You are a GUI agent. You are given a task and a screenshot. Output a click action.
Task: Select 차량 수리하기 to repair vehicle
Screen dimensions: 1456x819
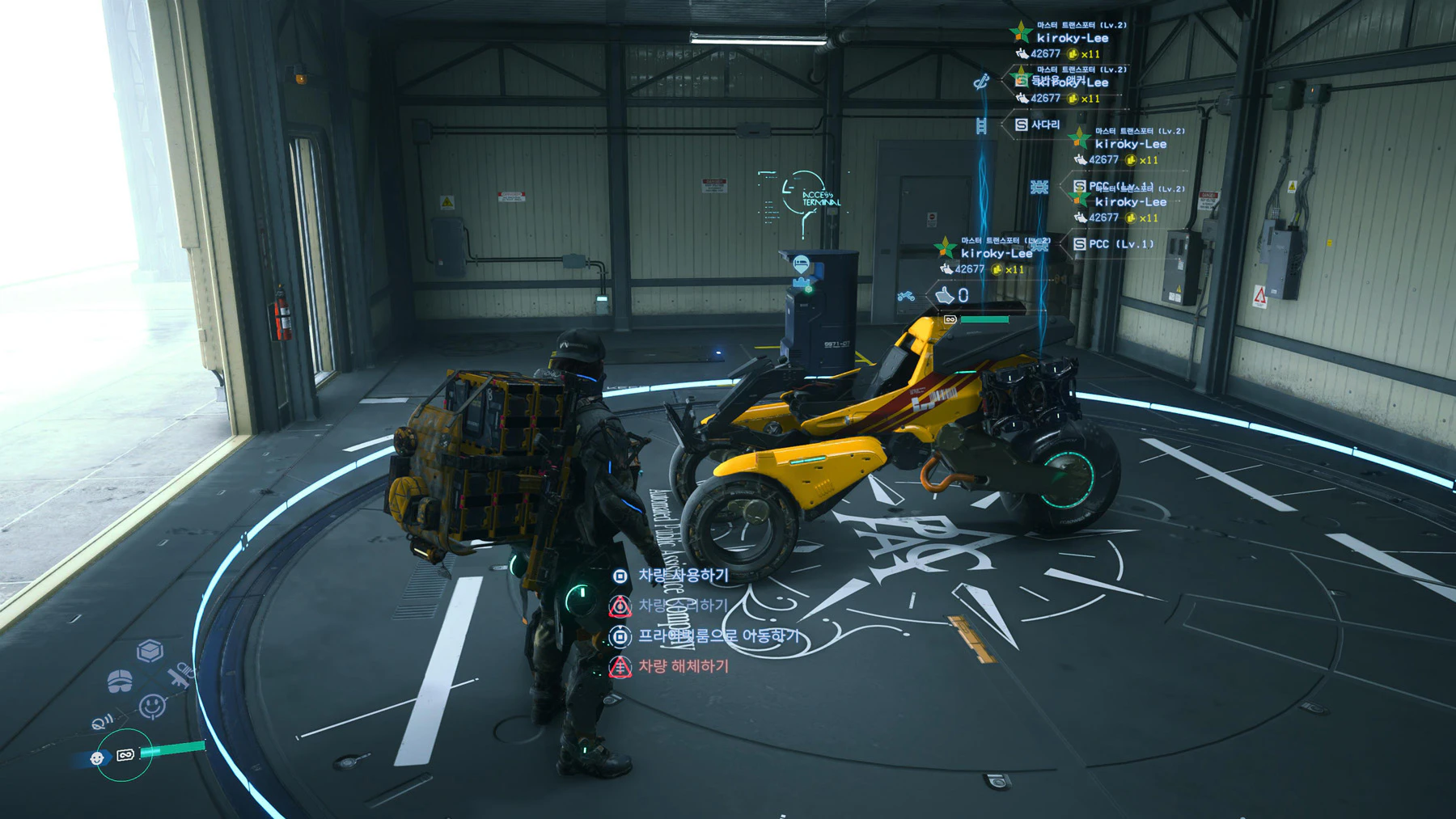point(683,606)
